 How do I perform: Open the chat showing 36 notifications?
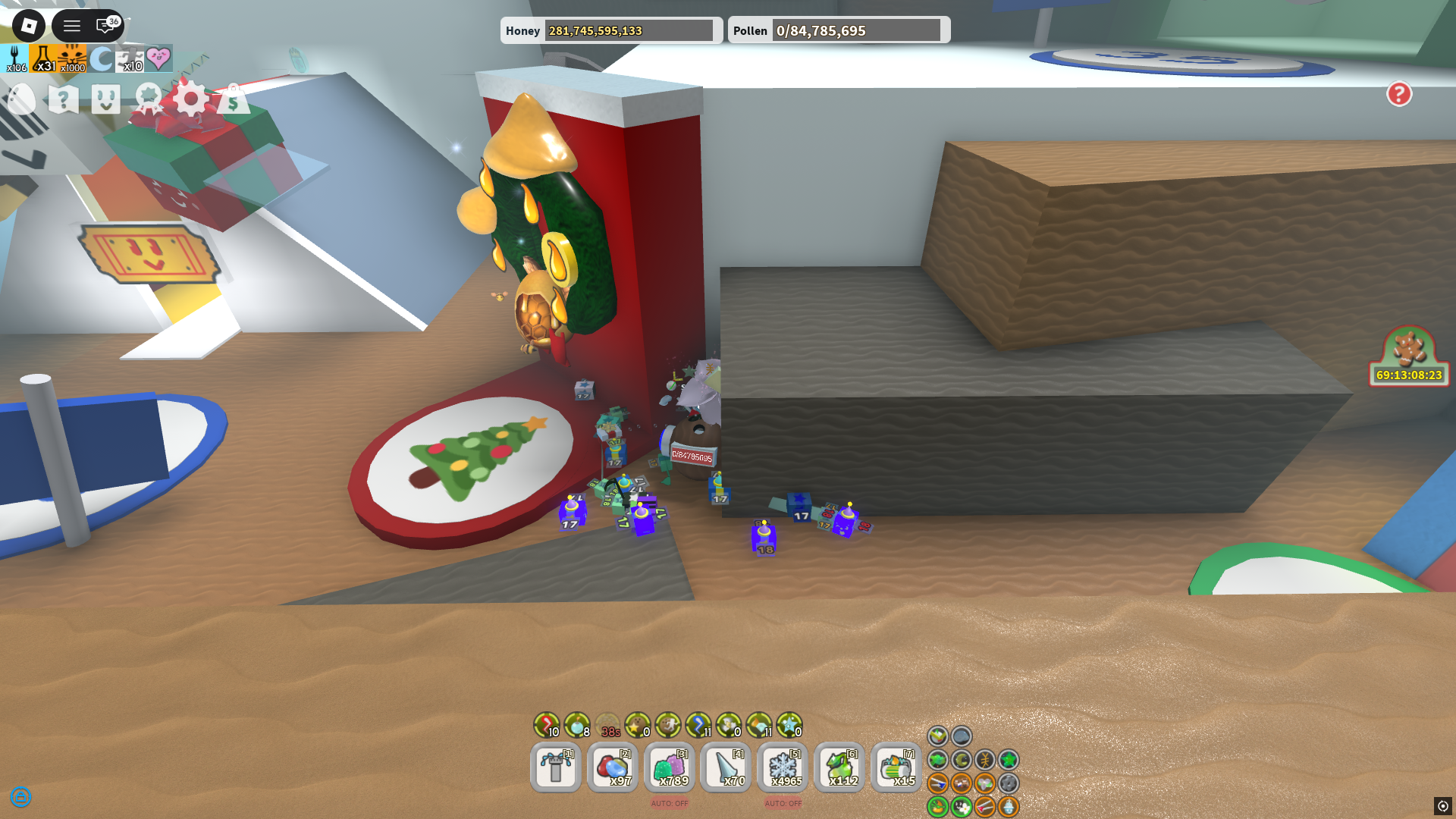(x=102, y=25)
